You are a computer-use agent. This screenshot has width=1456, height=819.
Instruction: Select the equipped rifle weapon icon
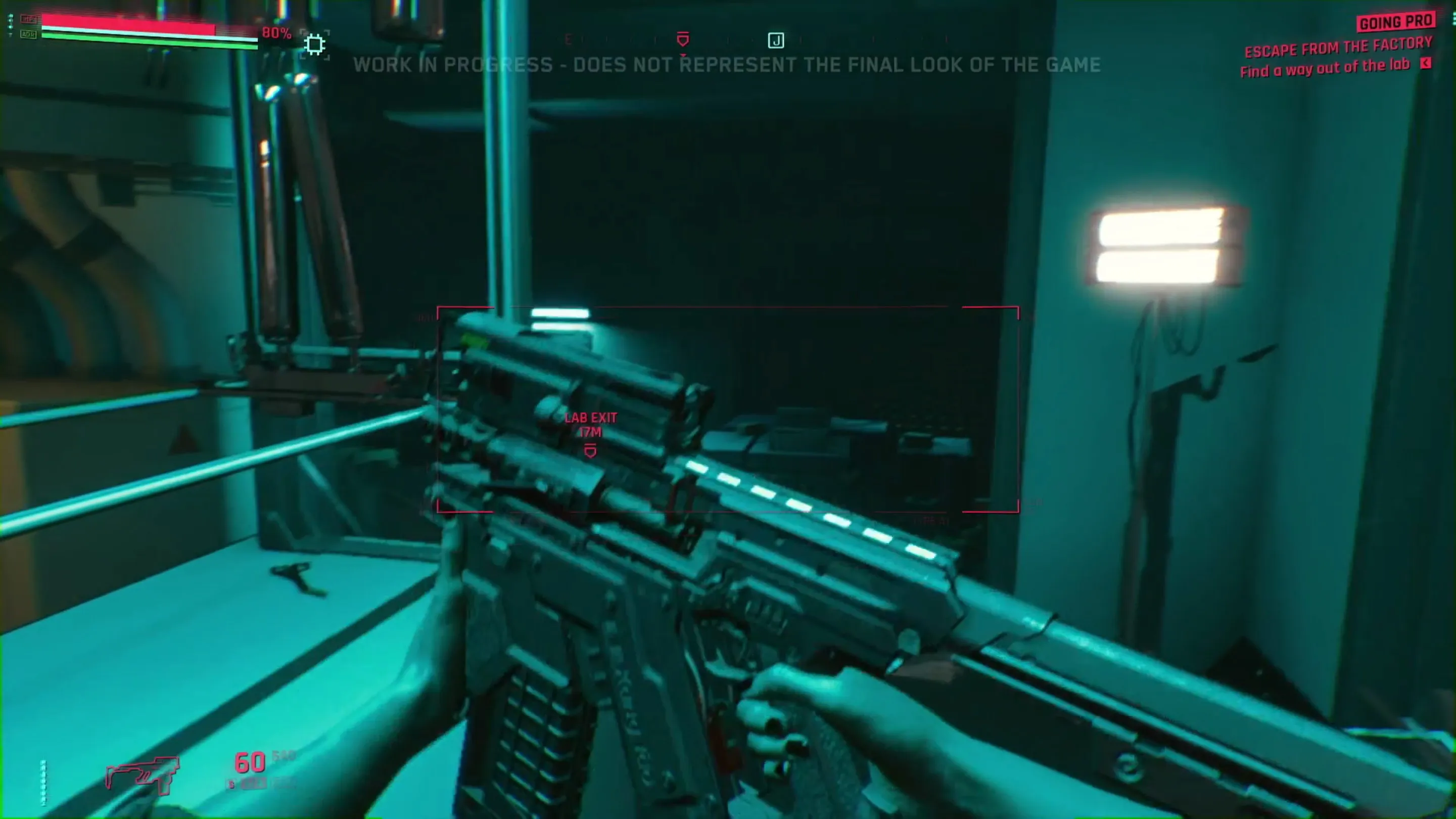[x=143, y=773]
